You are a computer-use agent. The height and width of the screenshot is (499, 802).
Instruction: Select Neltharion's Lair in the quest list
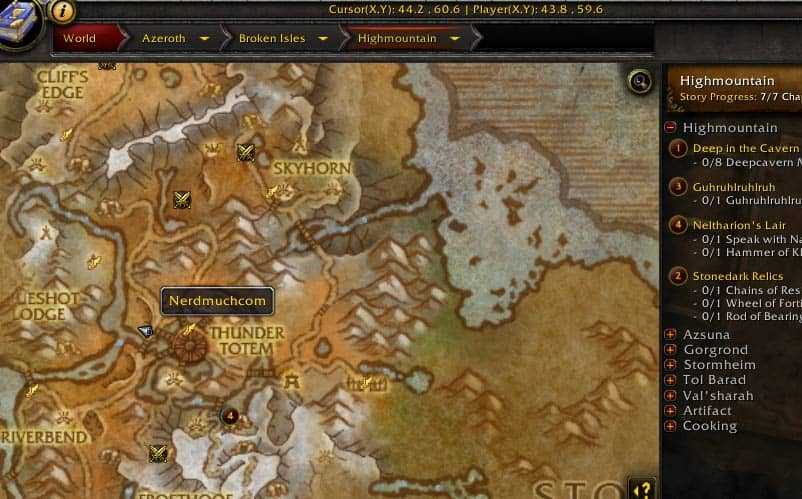point(739,225)
